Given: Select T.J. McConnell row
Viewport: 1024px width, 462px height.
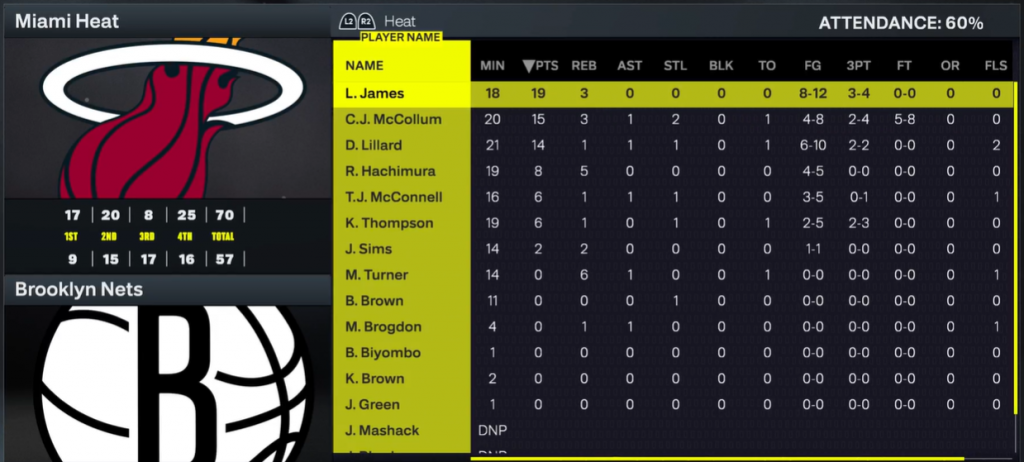Looking at the screenshot, I should pyautogui.click(x=393, y=197).
